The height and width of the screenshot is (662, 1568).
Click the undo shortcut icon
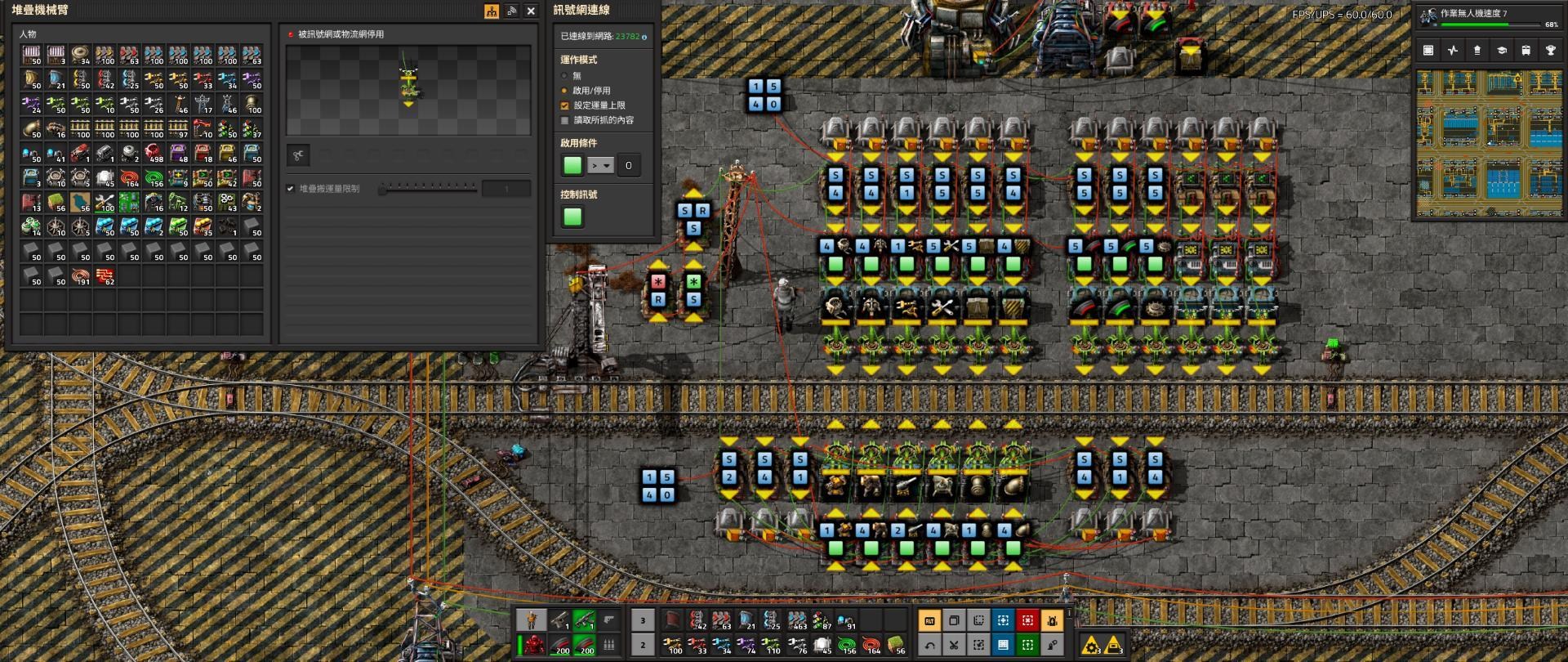click(930, 646)
